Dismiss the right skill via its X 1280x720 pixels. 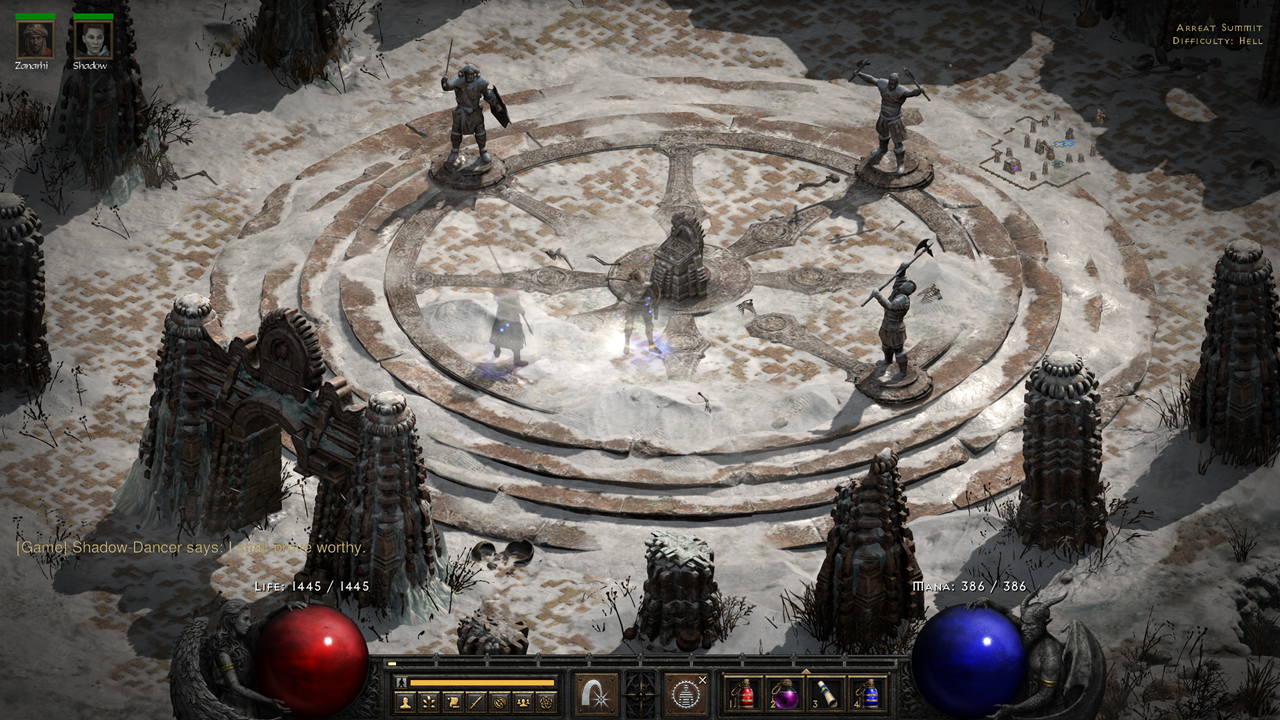coord(702,679)
